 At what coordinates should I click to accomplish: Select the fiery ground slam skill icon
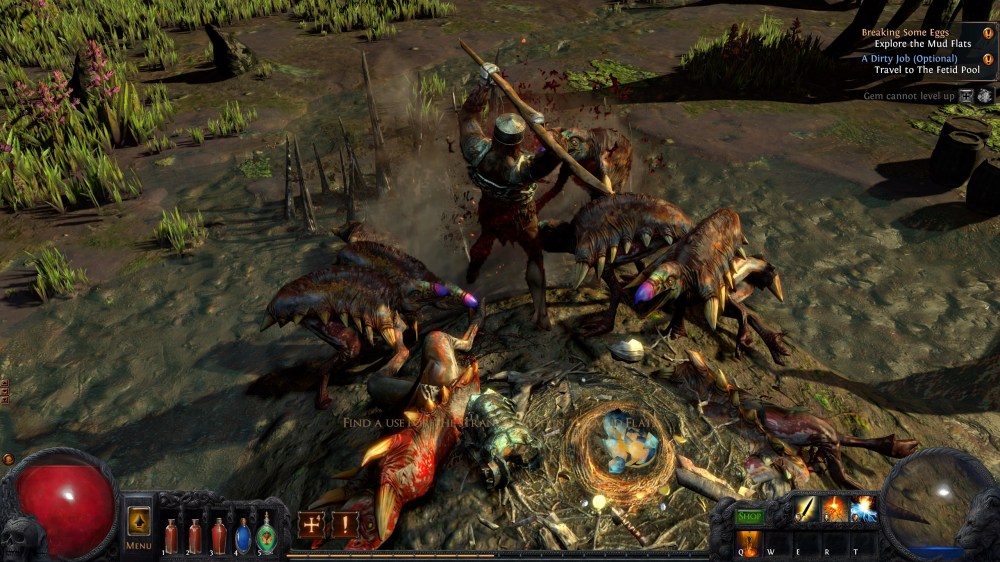(835, 510)
